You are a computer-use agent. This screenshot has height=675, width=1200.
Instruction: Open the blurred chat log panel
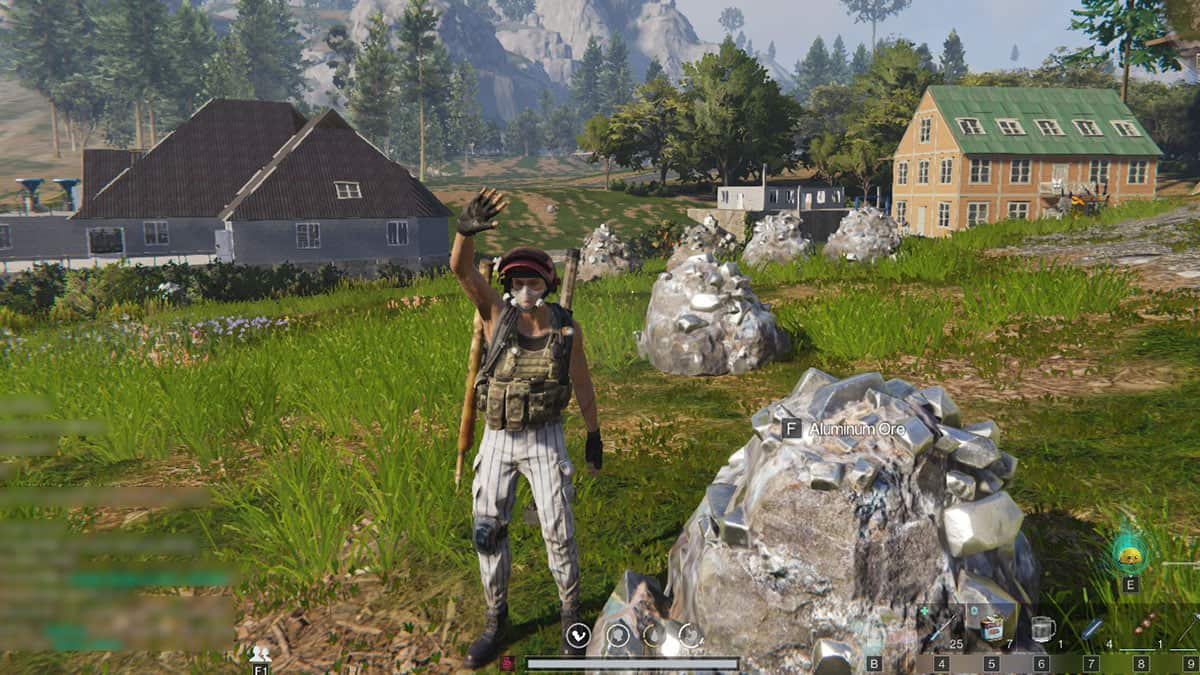(110, 520)
